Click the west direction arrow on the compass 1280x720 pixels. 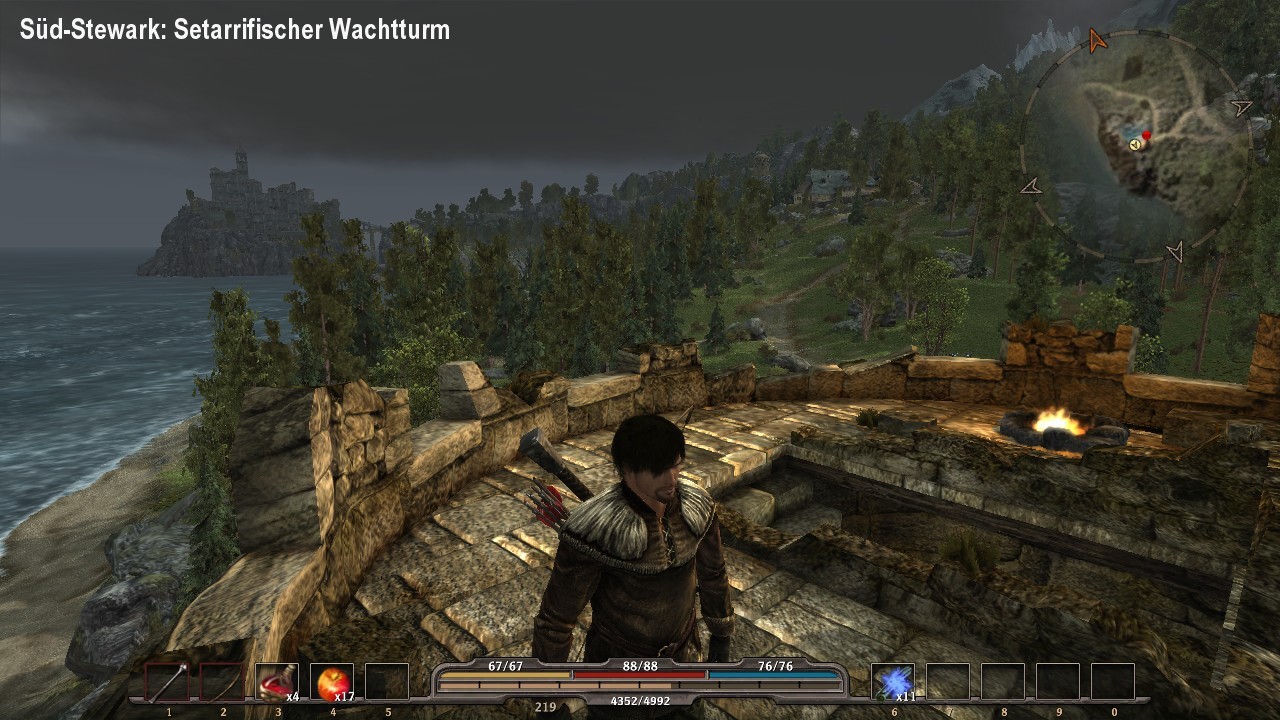pos(1033,187)
